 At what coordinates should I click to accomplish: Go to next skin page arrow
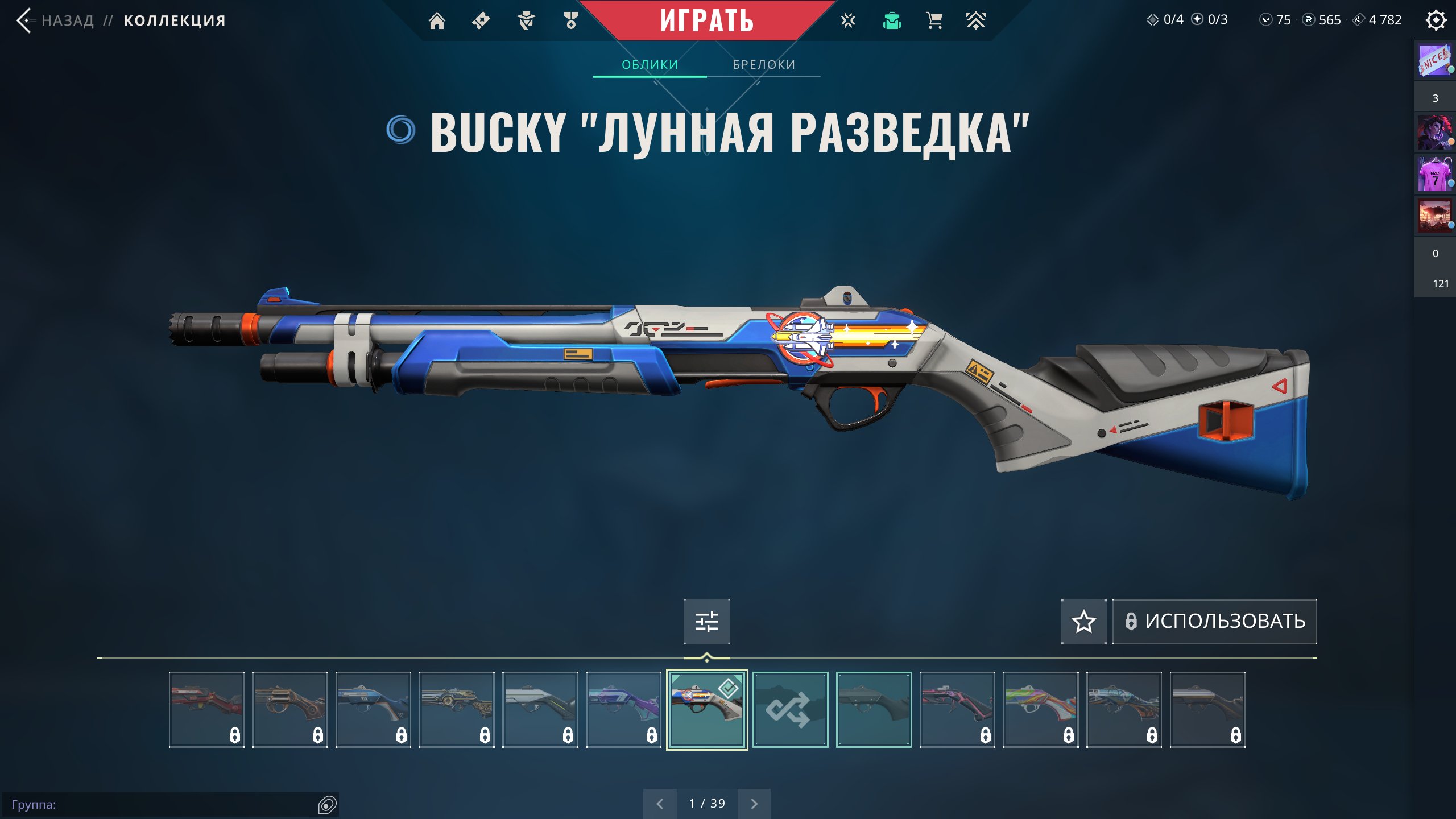point(754,804)
